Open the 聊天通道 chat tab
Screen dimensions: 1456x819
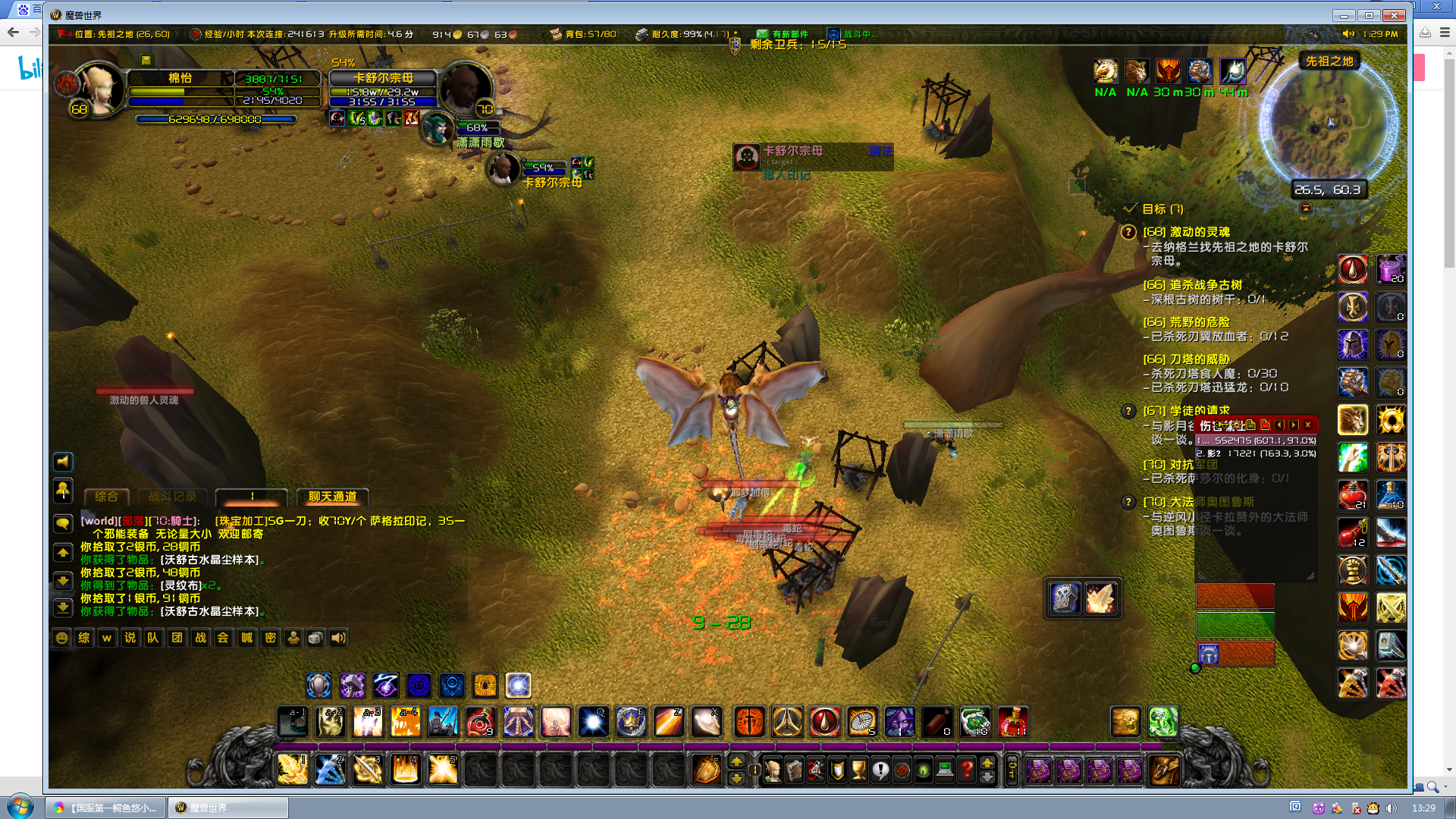click(x=332, y=497)
